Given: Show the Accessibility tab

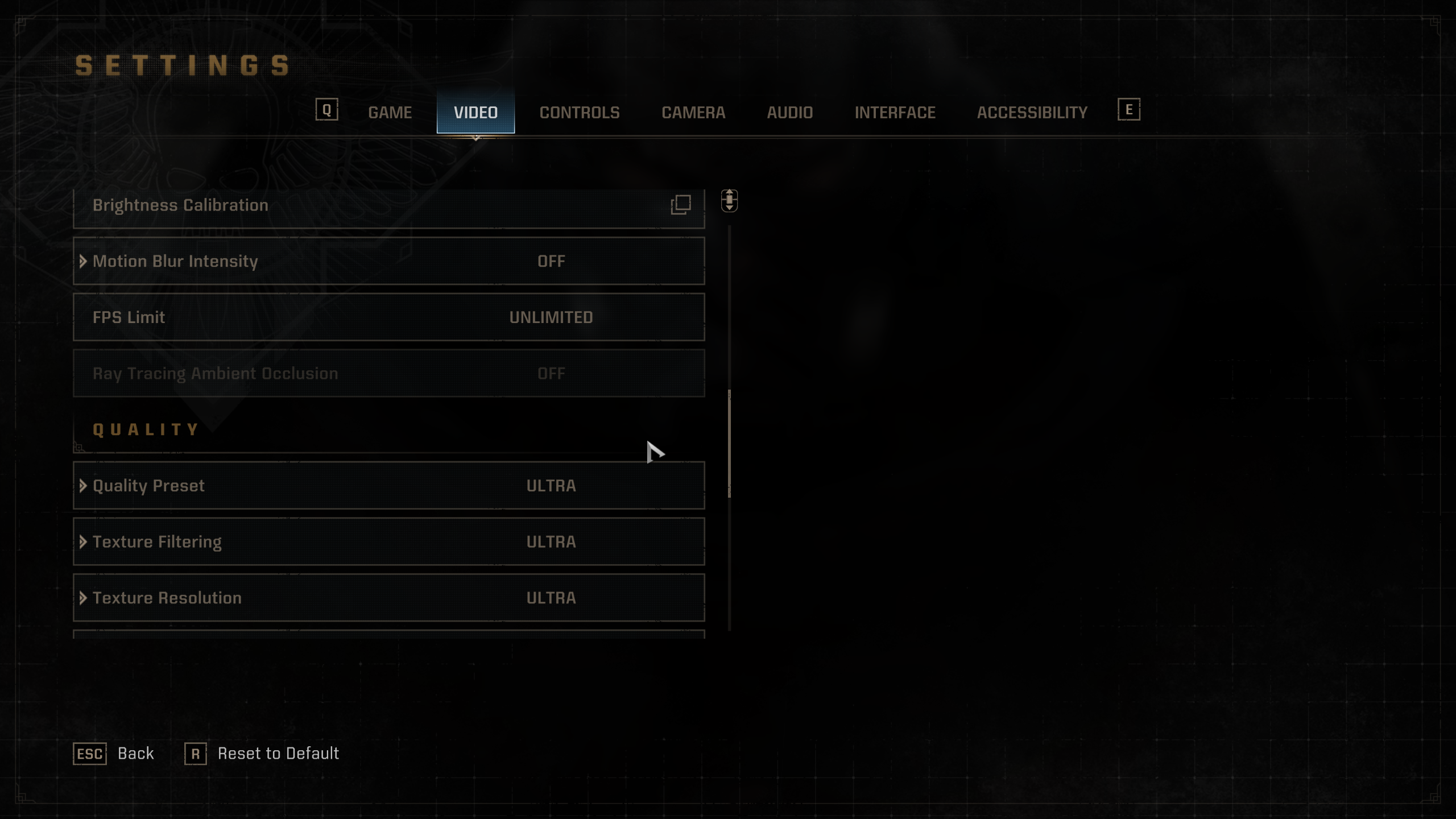Looking at the screenshot, I should pyautogui.click(x=1032, y=113).
